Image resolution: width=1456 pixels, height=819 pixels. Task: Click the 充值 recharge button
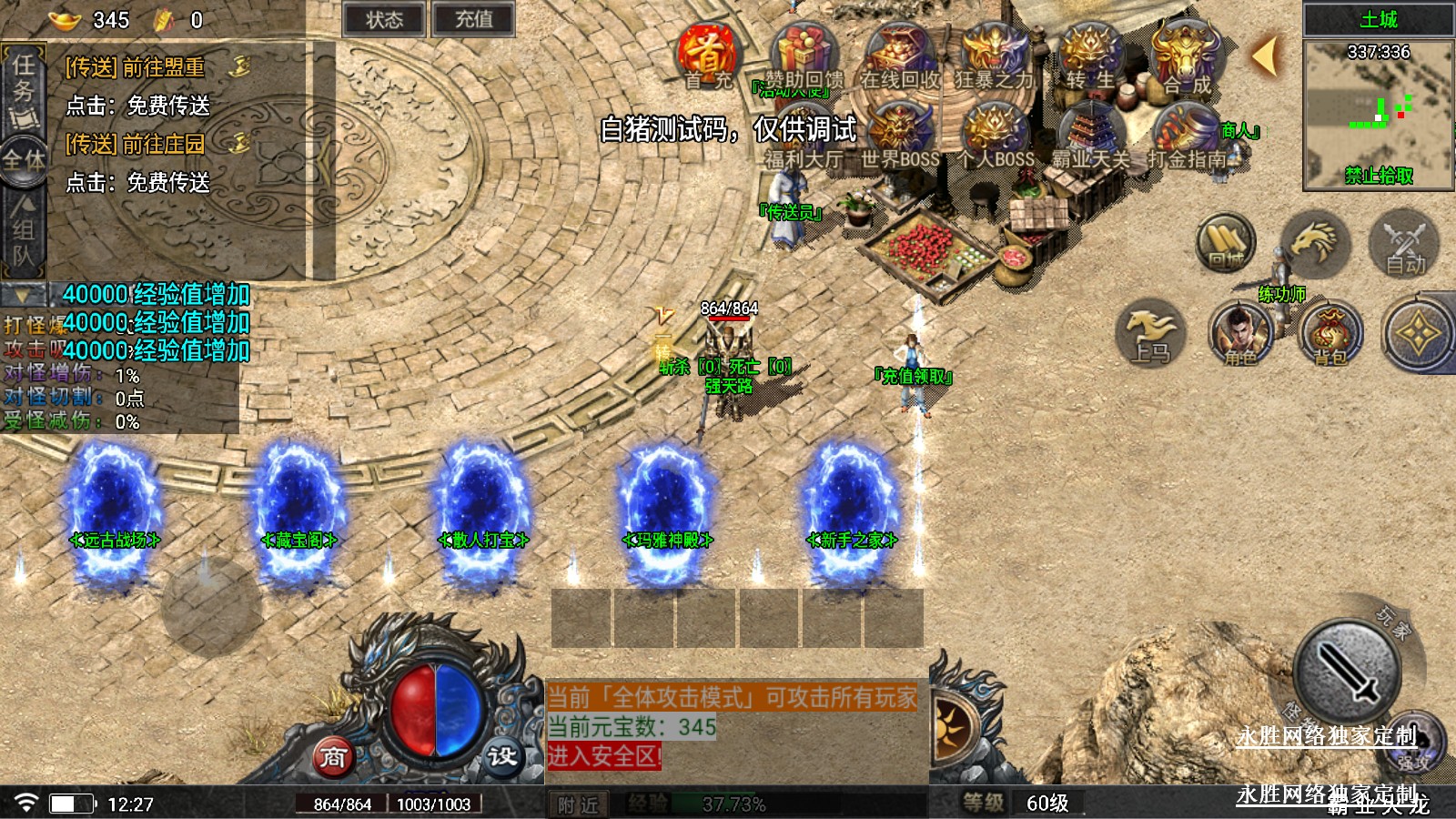pos(473,20)
